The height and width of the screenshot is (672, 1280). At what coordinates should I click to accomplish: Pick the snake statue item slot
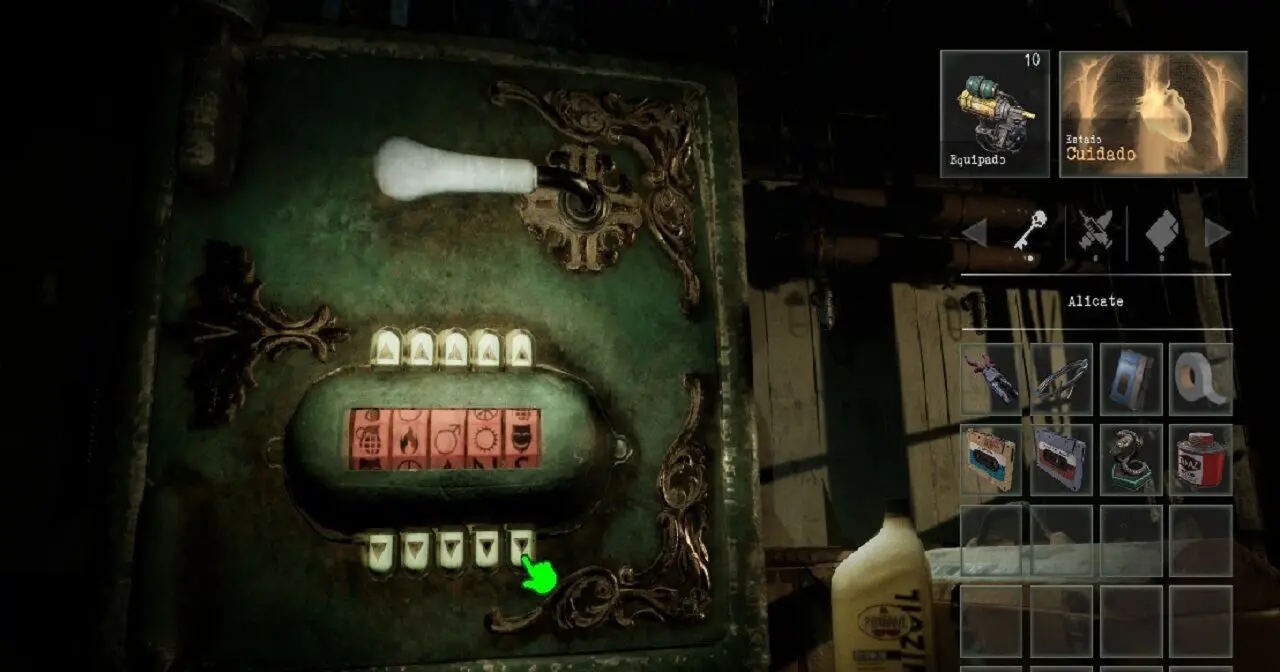(x=1131, y=459)
